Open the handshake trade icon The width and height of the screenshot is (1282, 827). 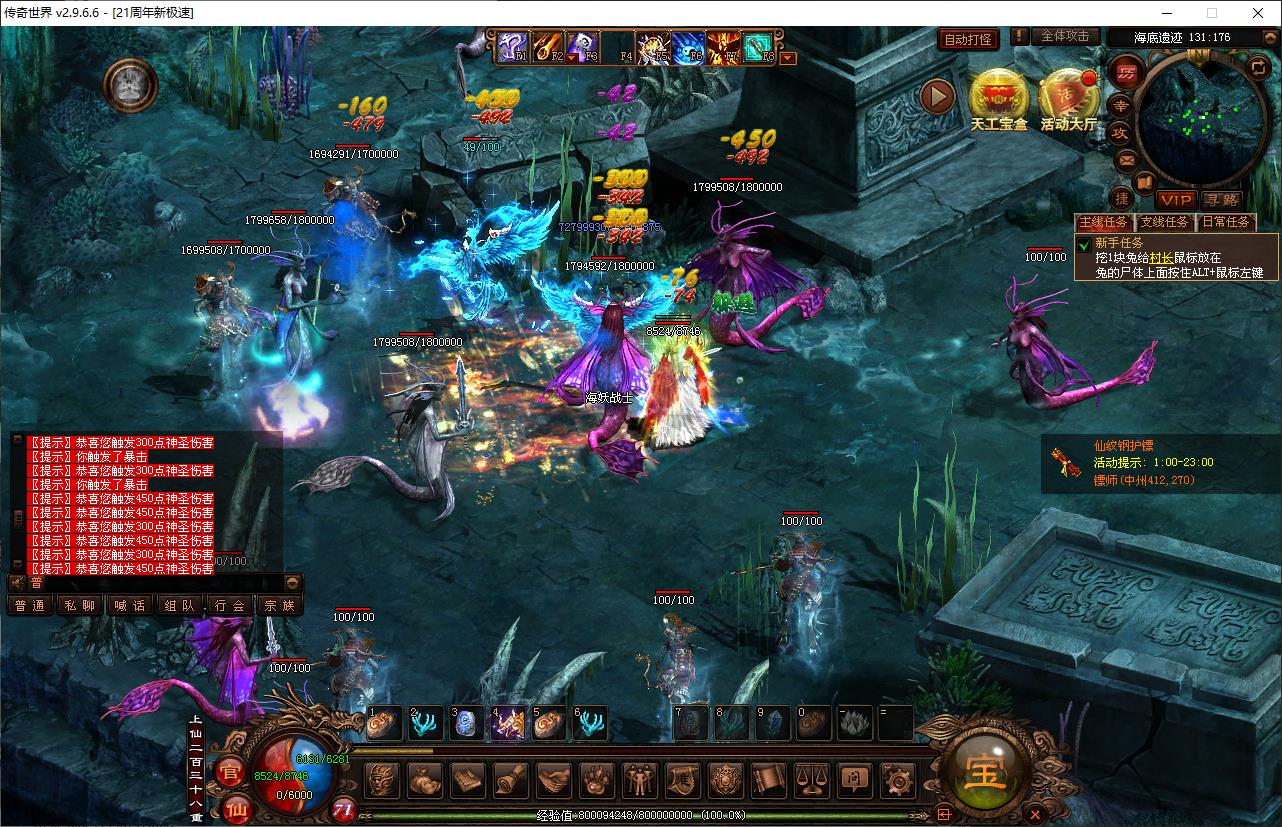pos(553,780)
